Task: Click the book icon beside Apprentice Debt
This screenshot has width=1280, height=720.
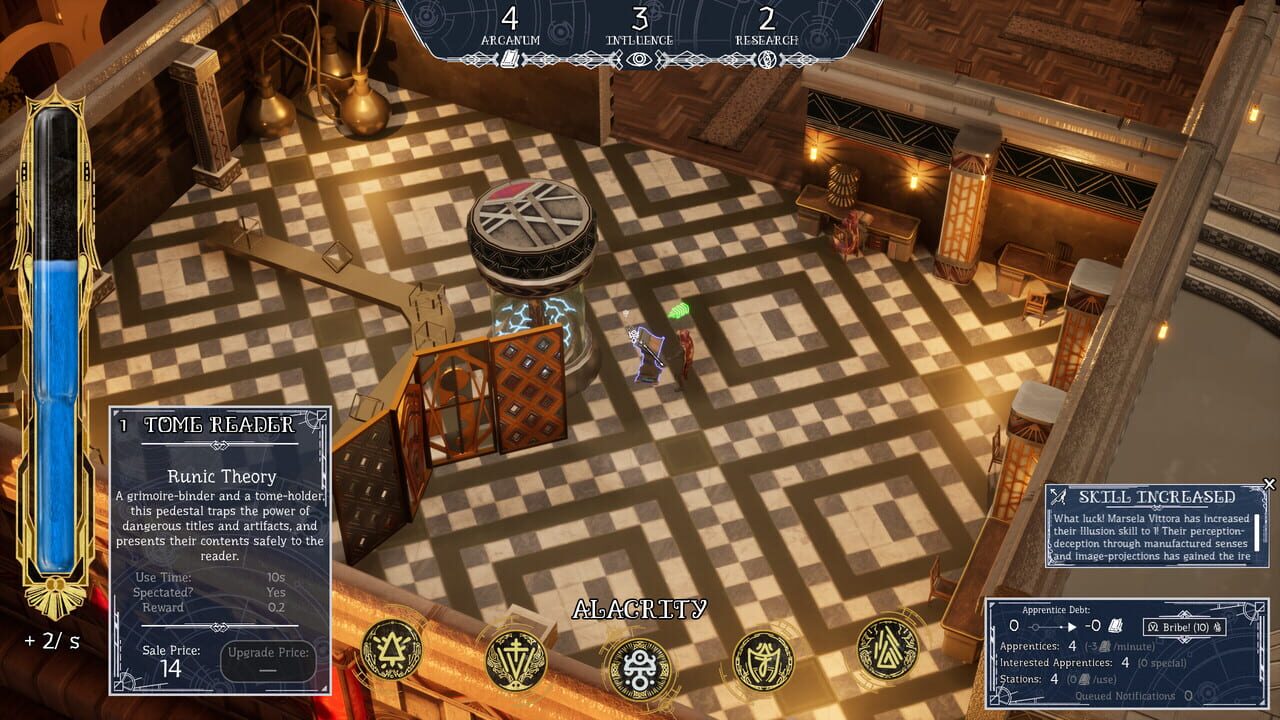Action: (1116, 626)
